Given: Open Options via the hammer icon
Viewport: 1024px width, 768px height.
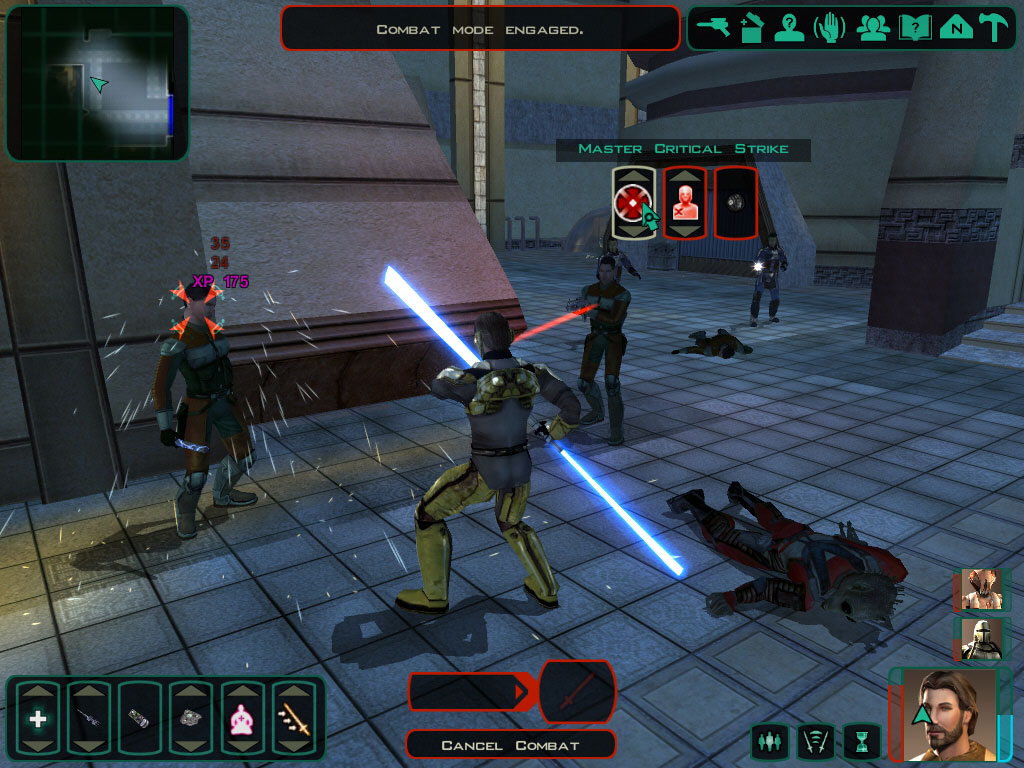Looking at the screenshot, I should tap(995, 27).
